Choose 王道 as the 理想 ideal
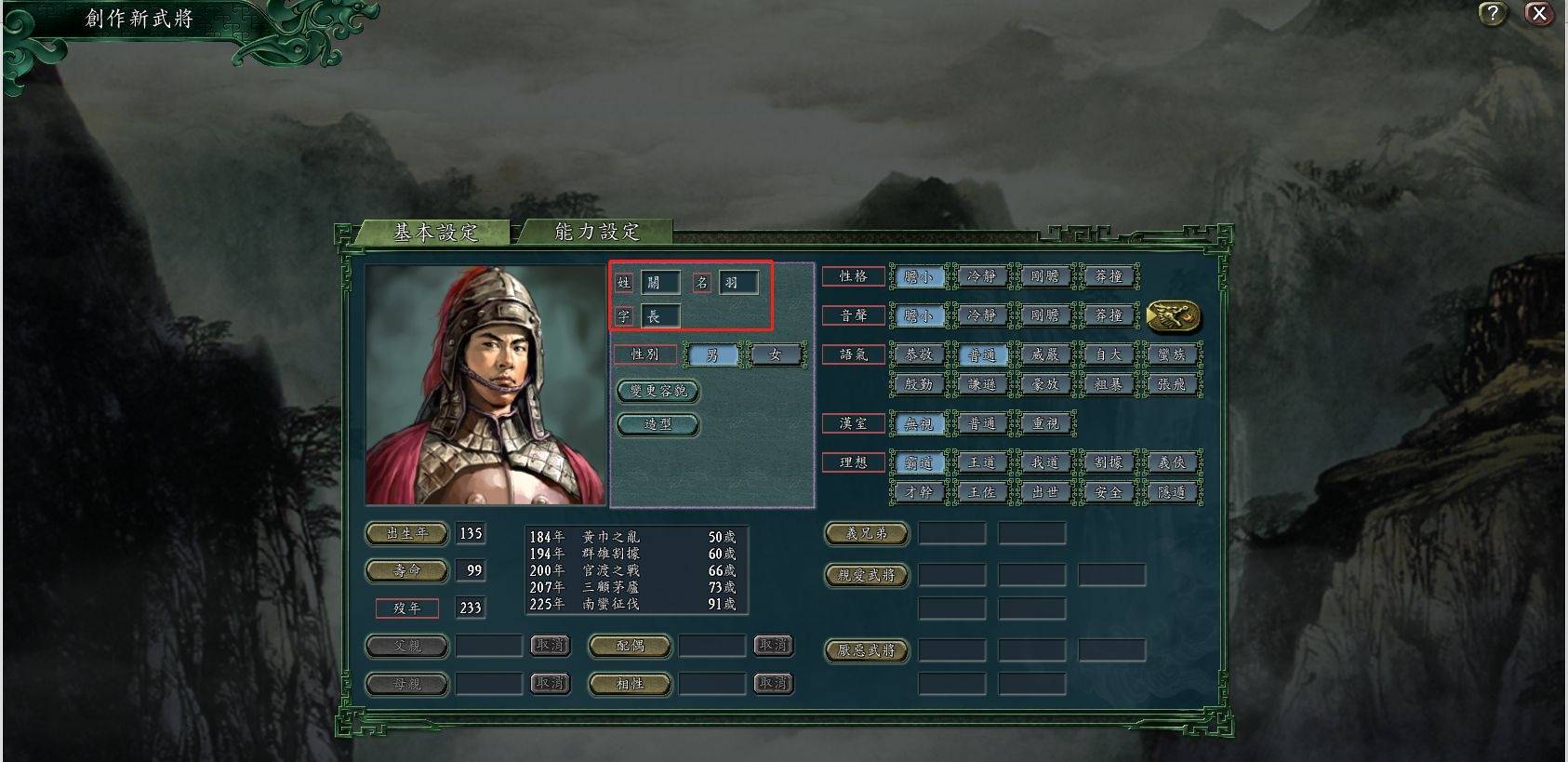This screenshot has height=762, width=1568. (983, 462)
